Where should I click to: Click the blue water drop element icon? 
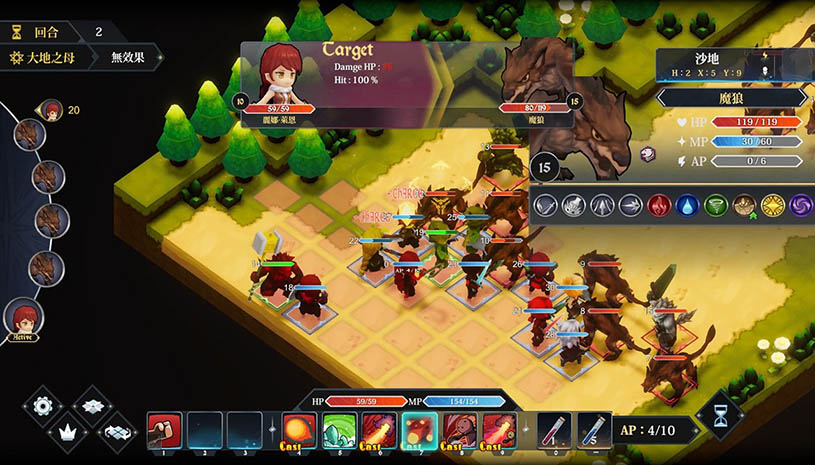pos(686,205)
